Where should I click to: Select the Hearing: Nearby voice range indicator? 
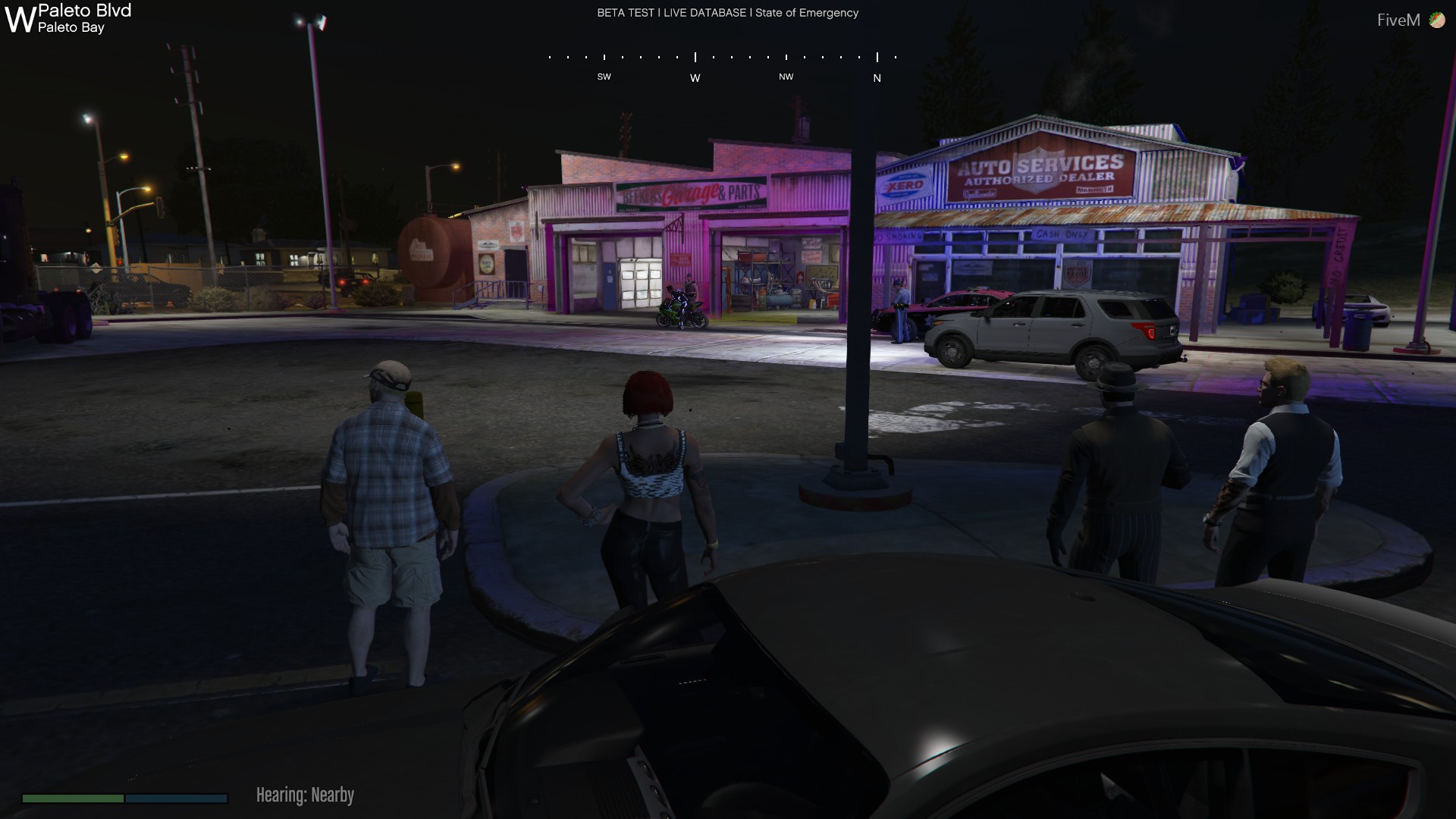305,795
